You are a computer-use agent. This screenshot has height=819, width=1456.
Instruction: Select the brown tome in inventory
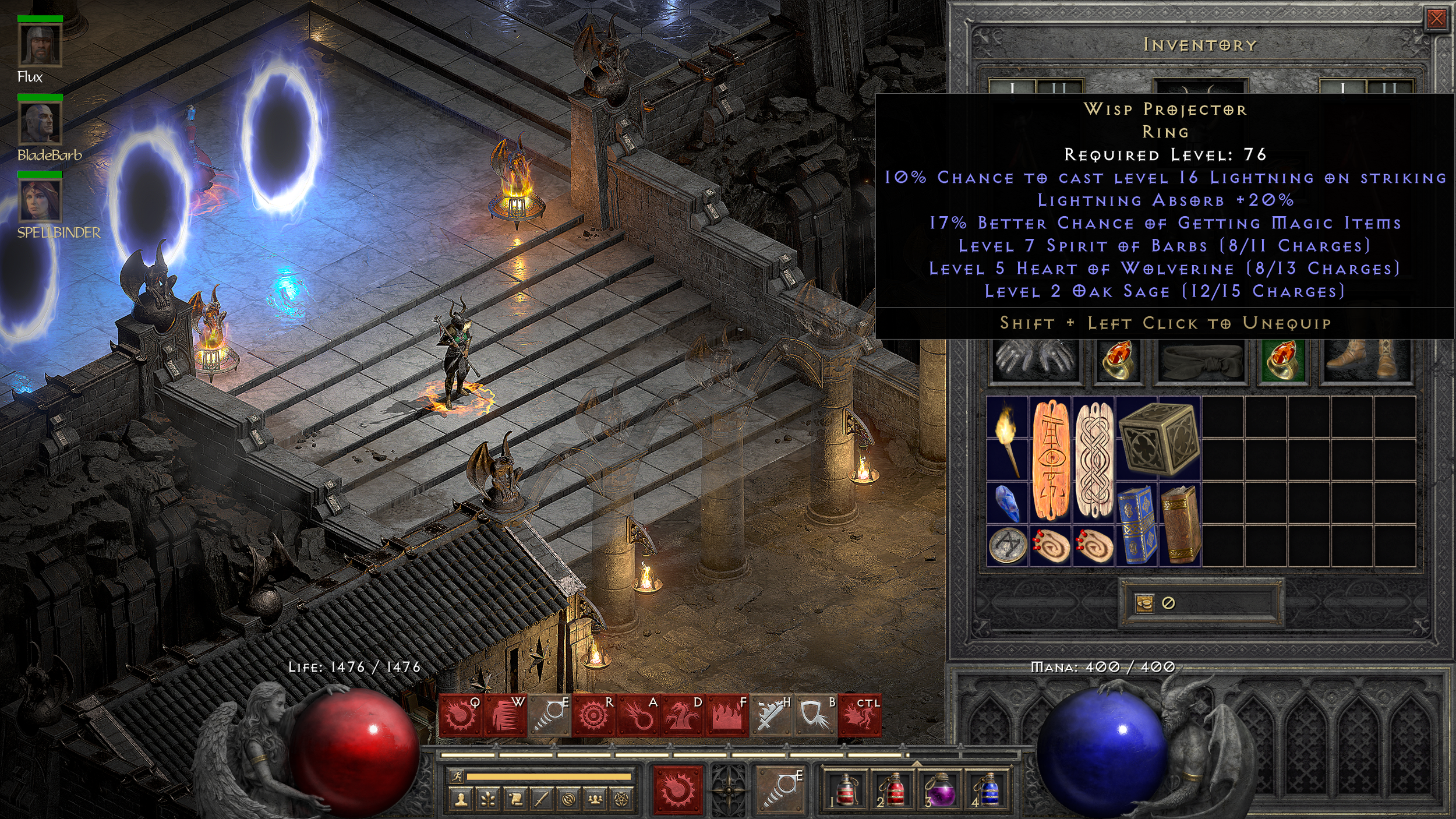click(1181, 525)
